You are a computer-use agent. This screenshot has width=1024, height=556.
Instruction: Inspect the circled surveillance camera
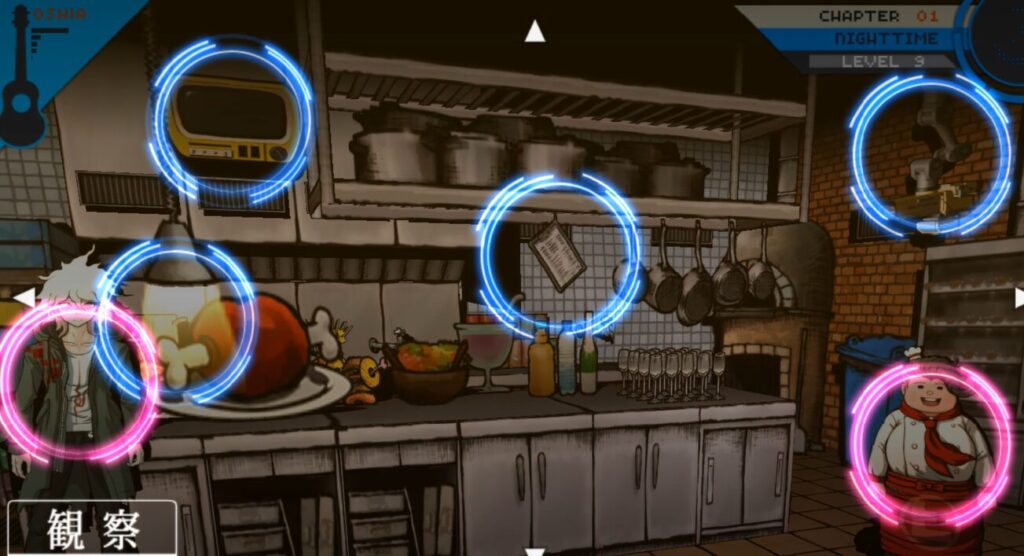point(930,155)
